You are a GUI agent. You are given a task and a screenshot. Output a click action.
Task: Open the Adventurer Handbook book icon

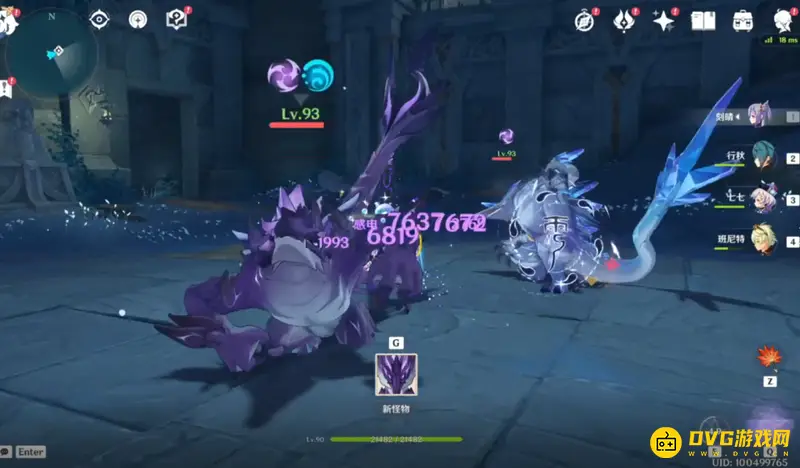coord(702,20)
